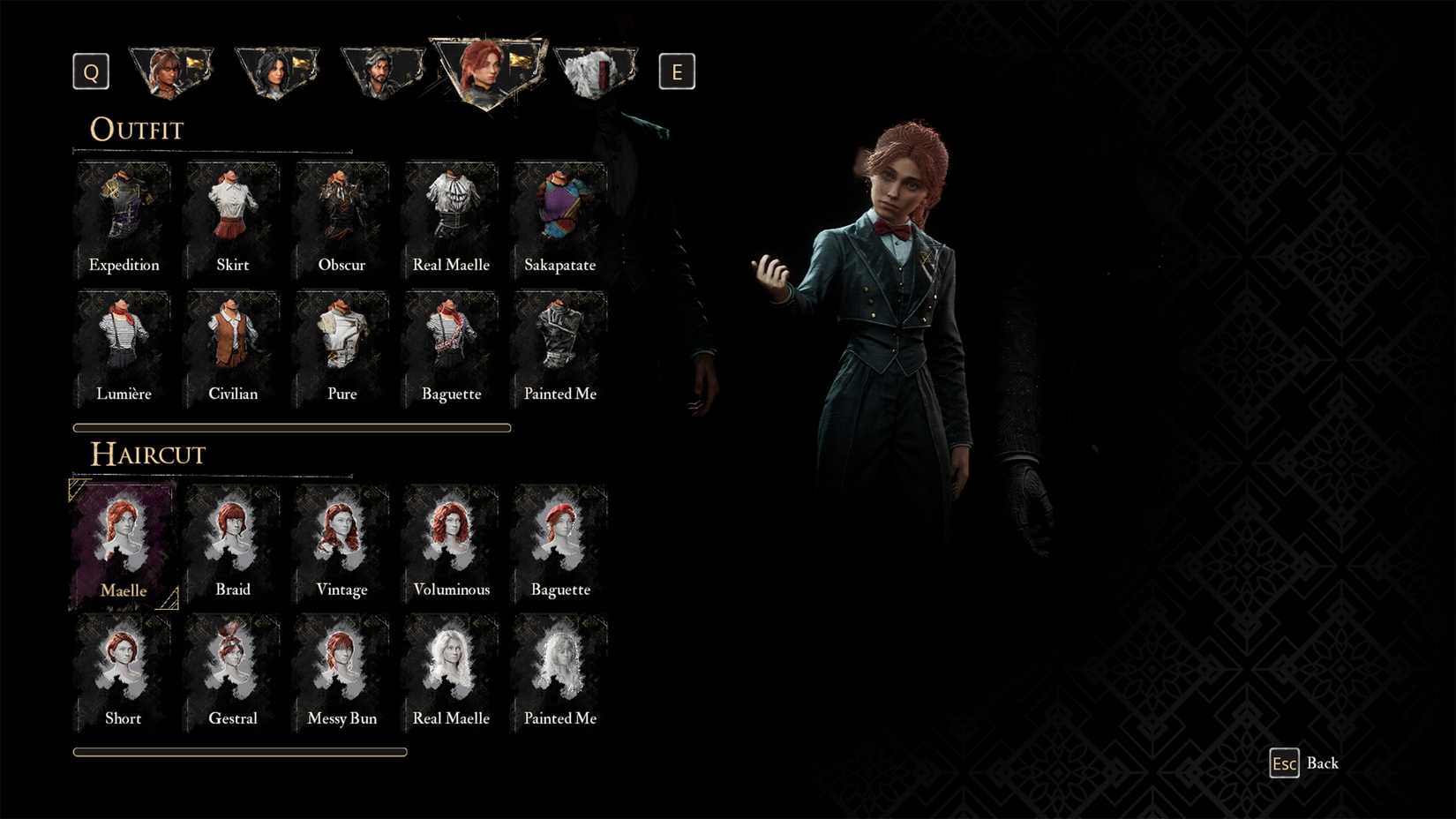Viewport: 1456px width, 819px height.
Task: Apply the Gestral haircut
Action: pyautogui.click(x=232, y=668)
